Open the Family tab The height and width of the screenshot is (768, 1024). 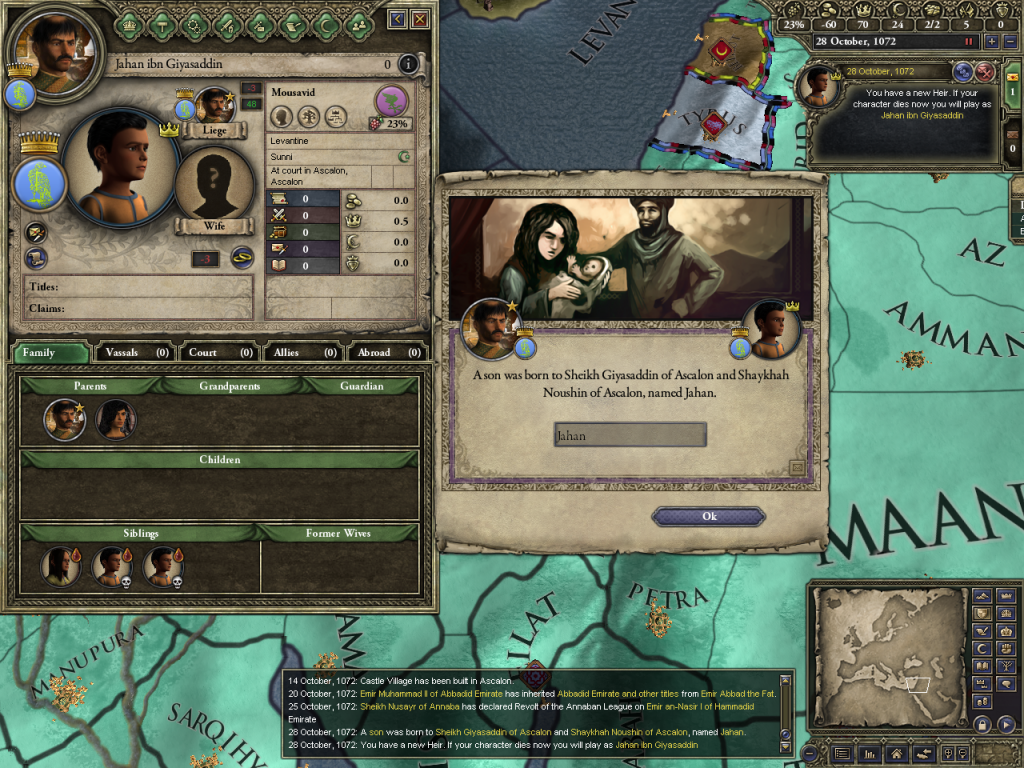point(50,352)
